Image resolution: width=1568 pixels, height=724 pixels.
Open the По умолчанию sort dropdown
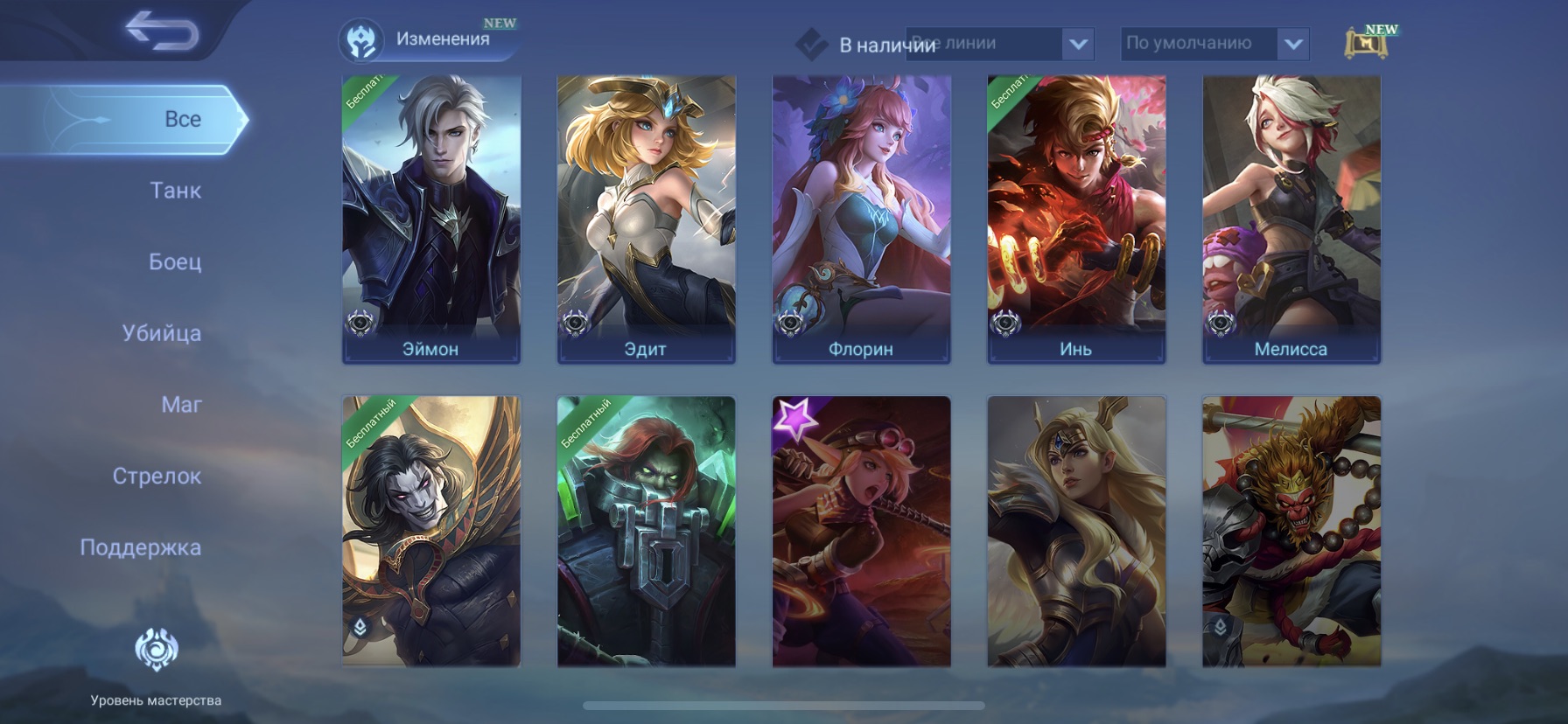coord(1292,44)
